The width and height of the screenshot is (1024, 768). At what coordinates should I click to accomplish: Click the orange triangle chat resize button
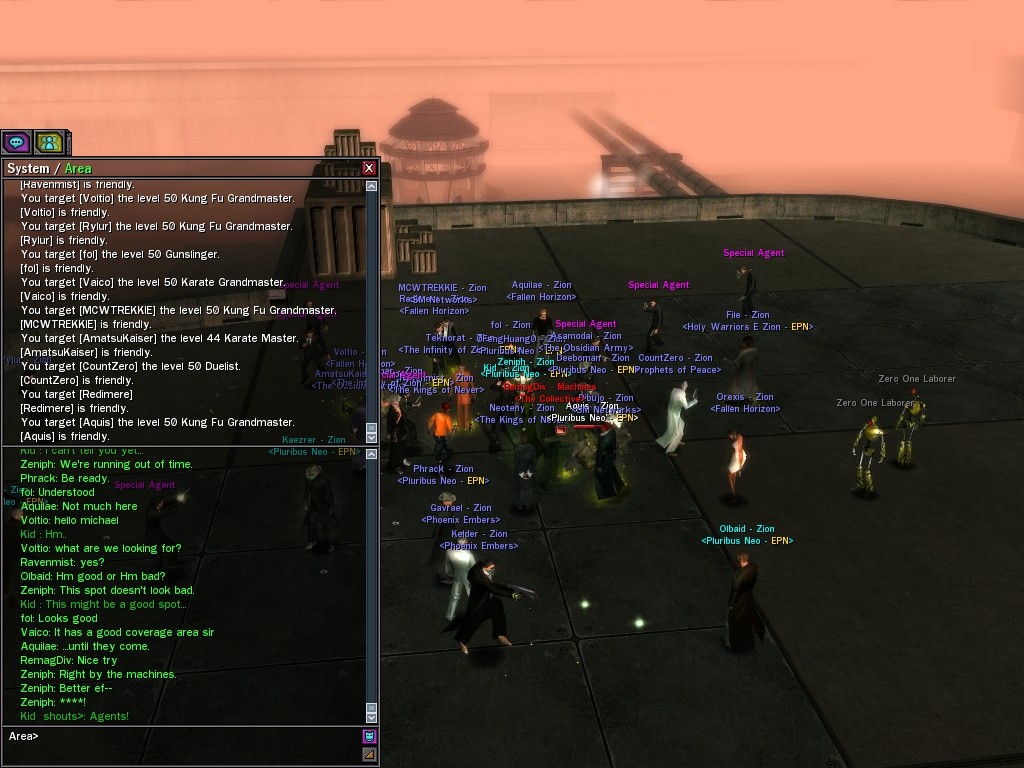click(369, 754)
